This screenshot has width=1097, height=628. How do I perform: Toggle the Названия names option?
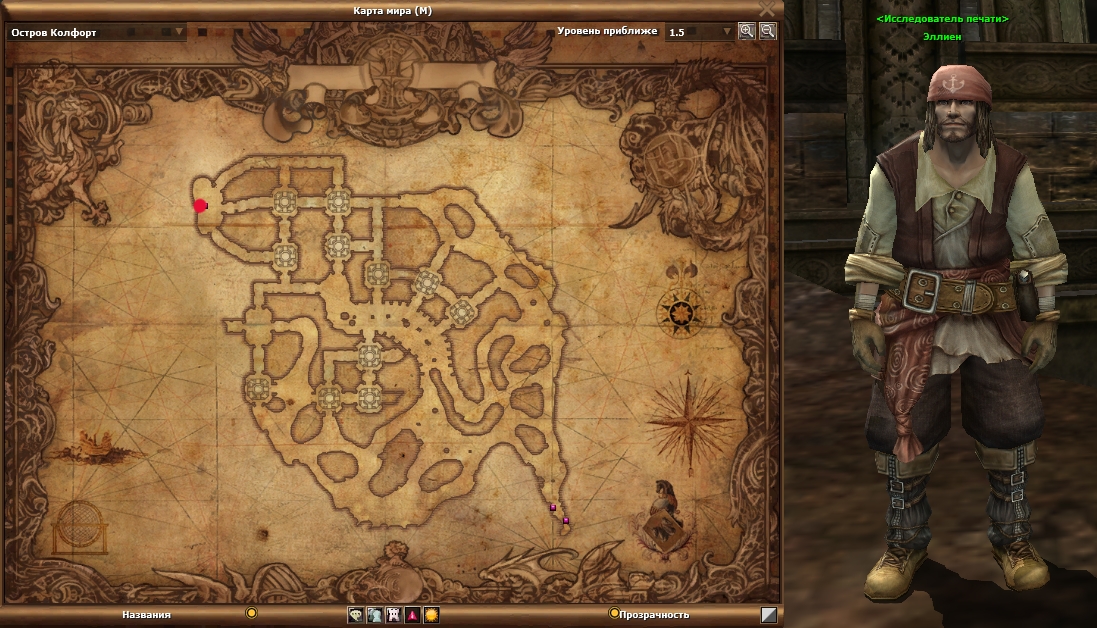pyautogui.click(x=252, y=613)
